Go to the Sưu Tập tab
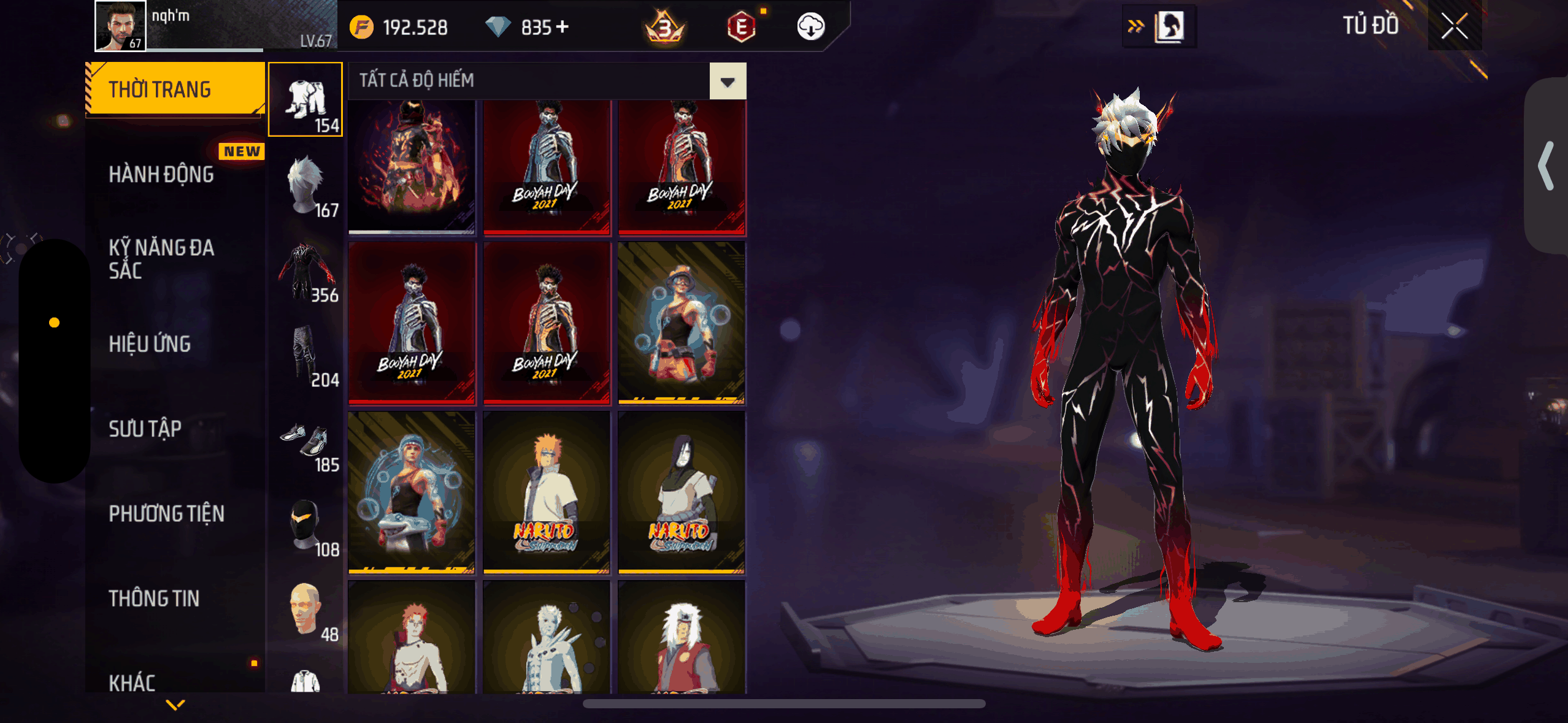 click(x=145, y=429)
